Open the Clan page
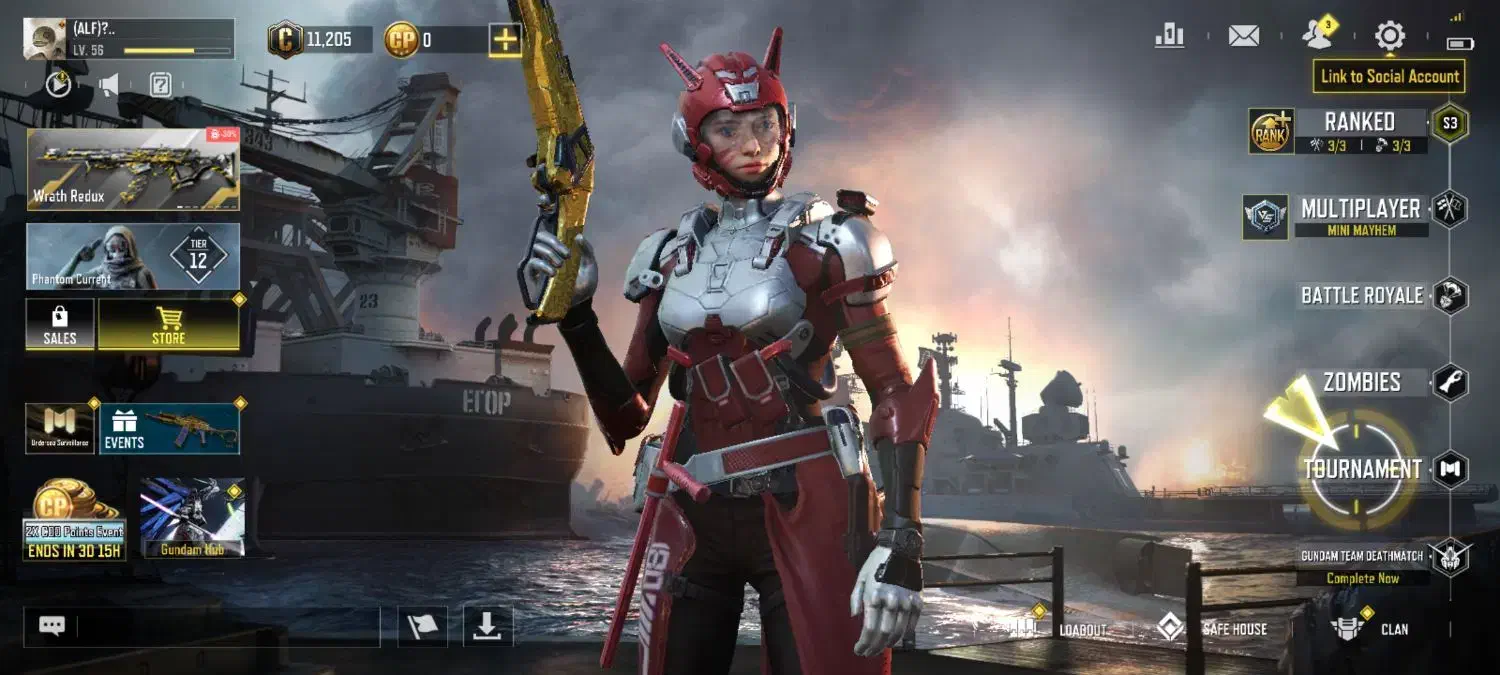Screen dimensions: 1500x675 [1370, 628]
